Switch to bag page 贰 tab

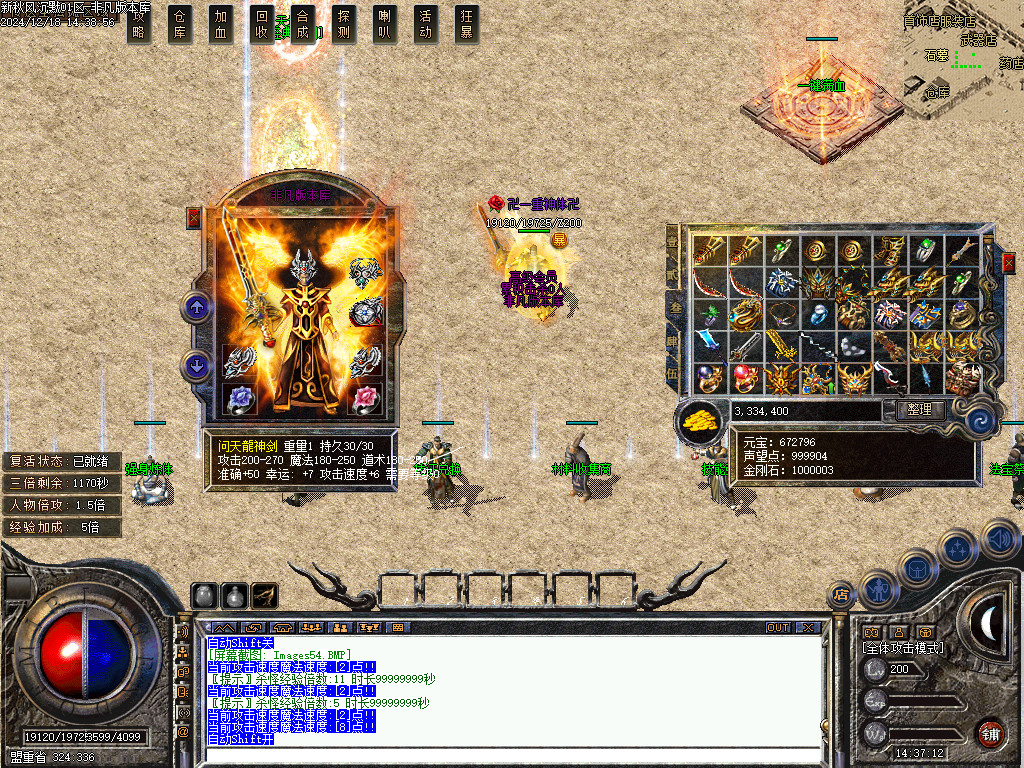tap(673, 273)
